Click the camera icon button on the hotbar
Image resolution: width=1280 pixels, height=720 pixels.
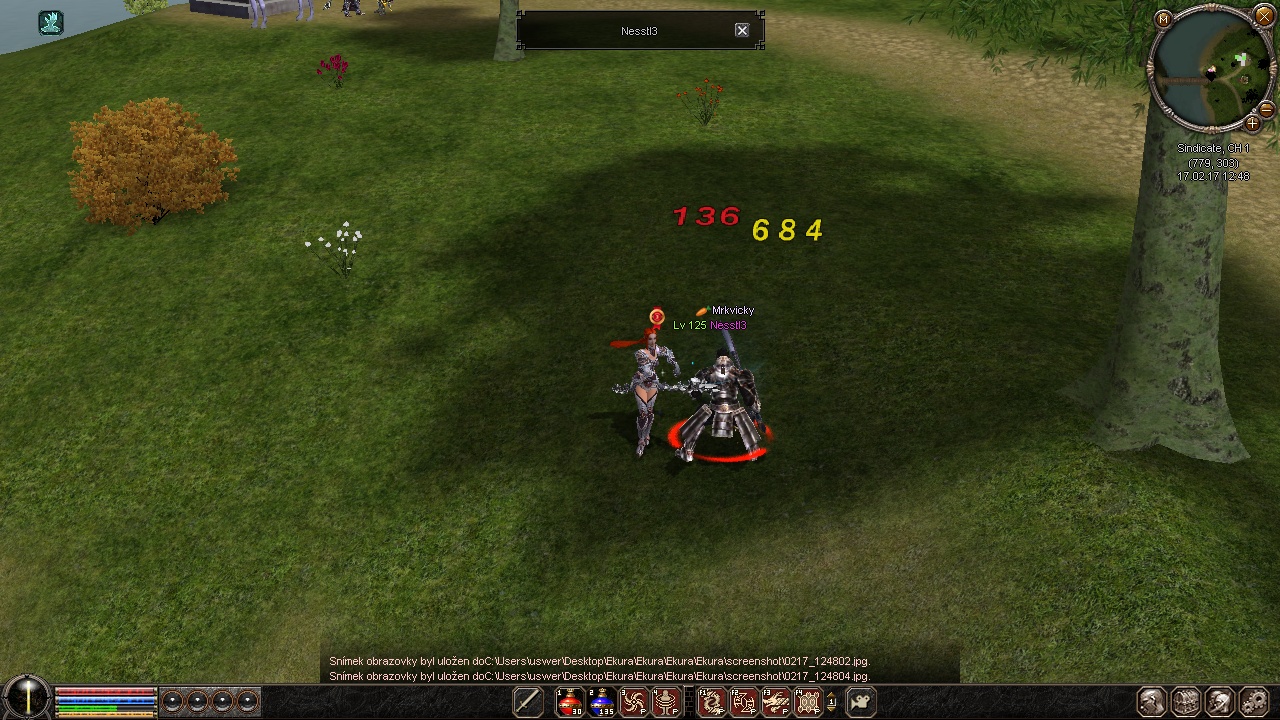click(861, 702)
